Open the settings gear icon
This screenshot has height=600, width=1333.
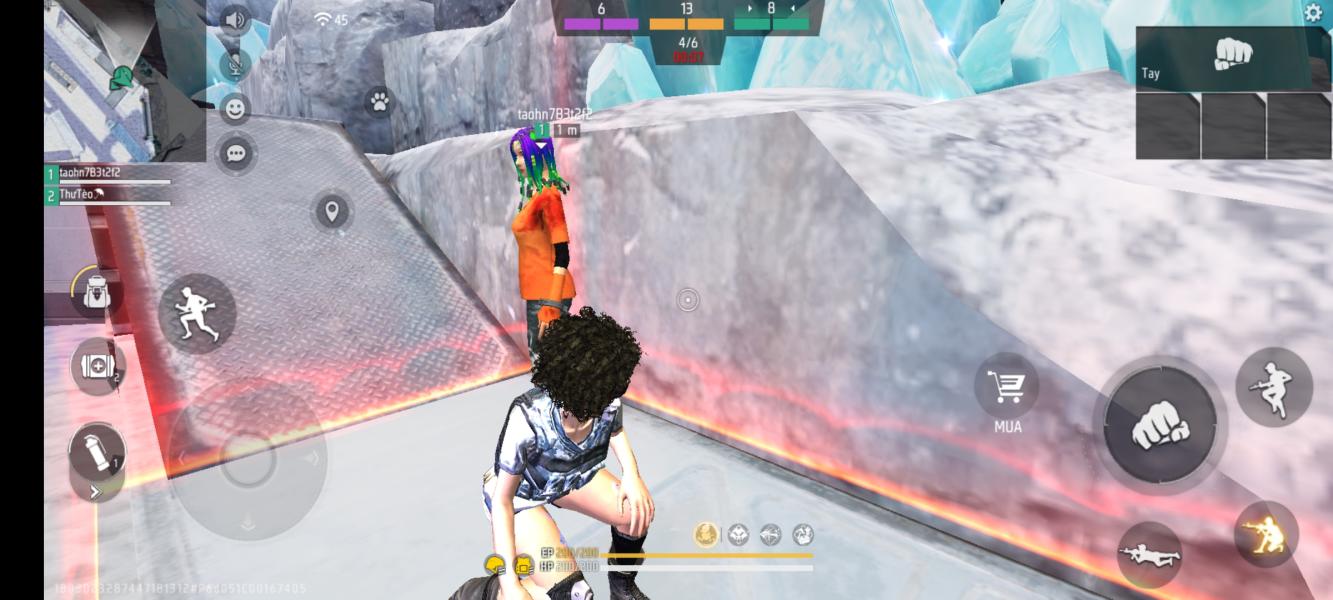coord(1313,13)
